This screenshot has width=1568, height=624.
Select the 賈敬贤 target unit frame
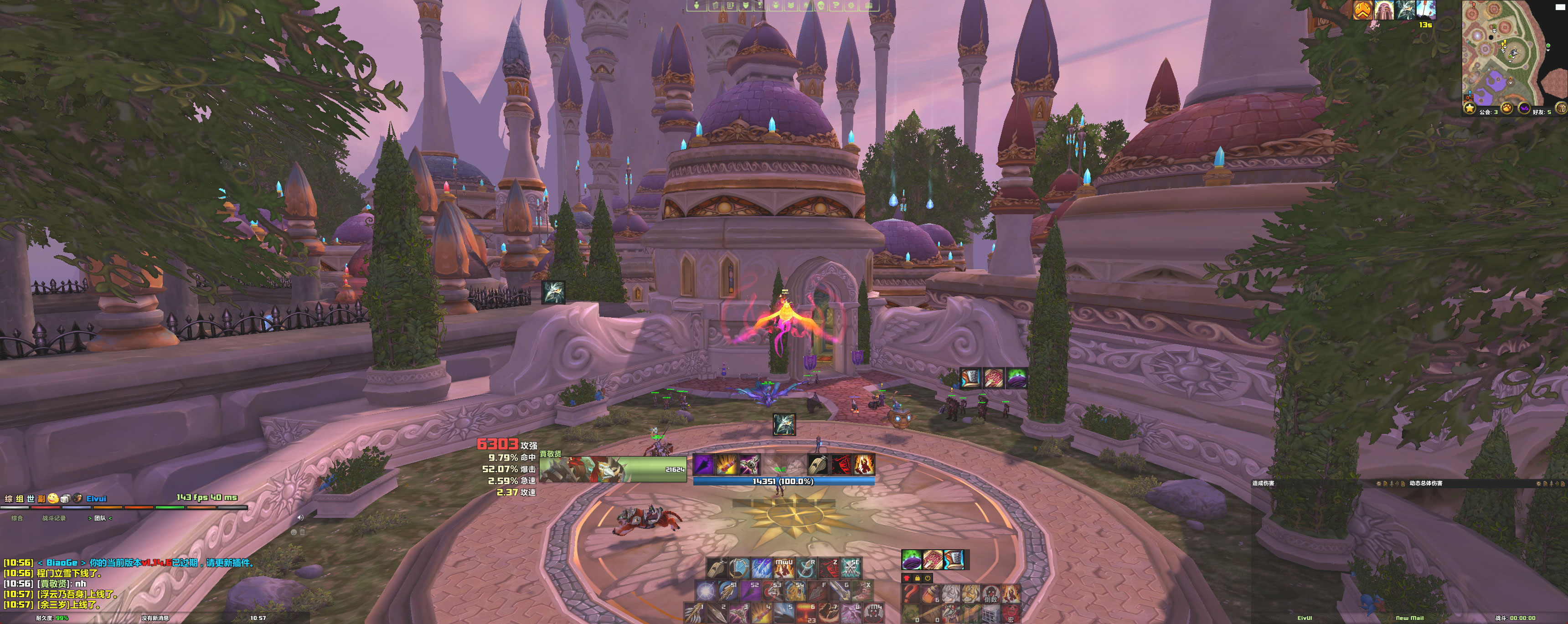612,469
